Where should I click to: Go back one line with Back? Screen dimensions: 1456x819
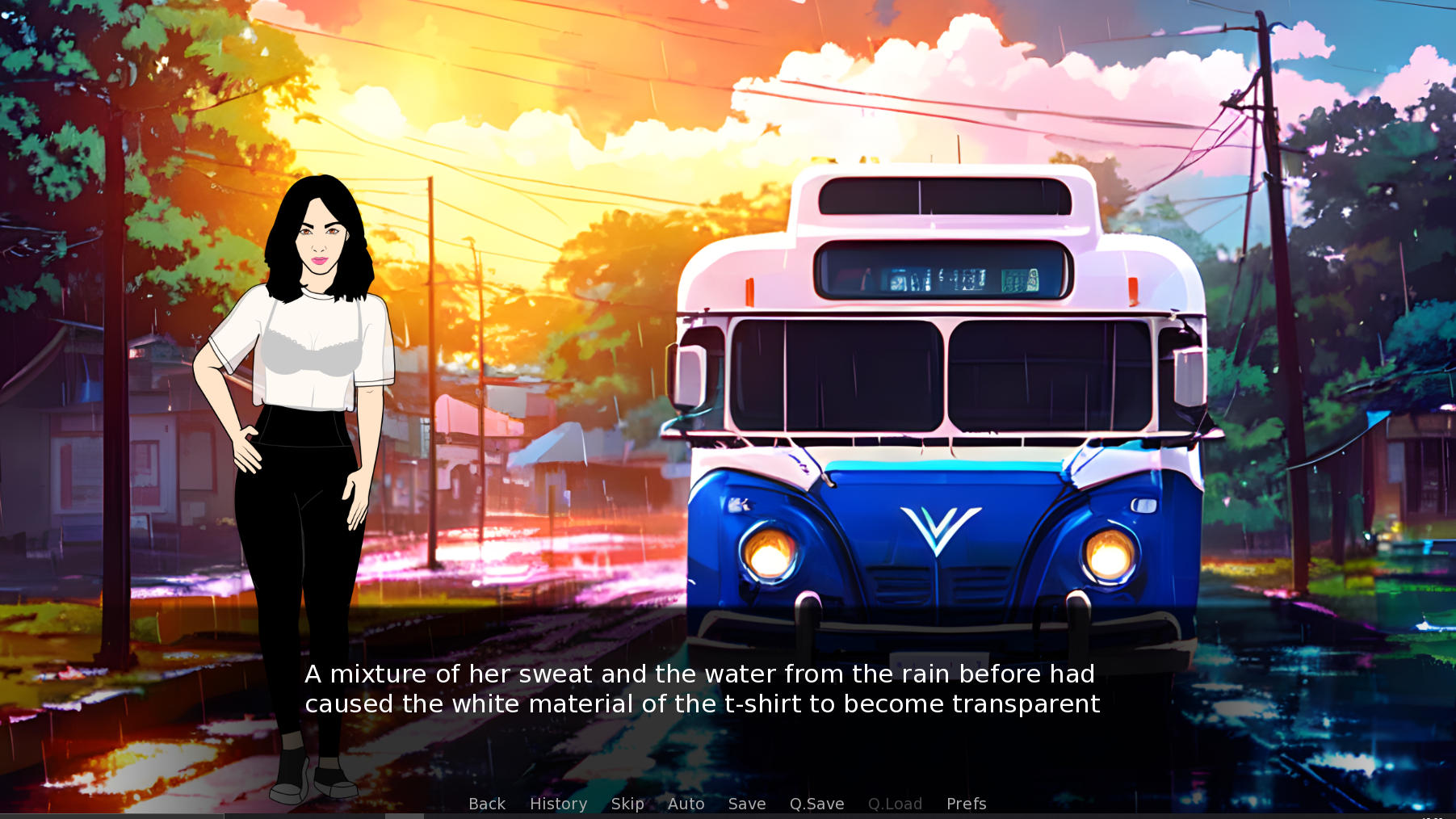(487, 804)
